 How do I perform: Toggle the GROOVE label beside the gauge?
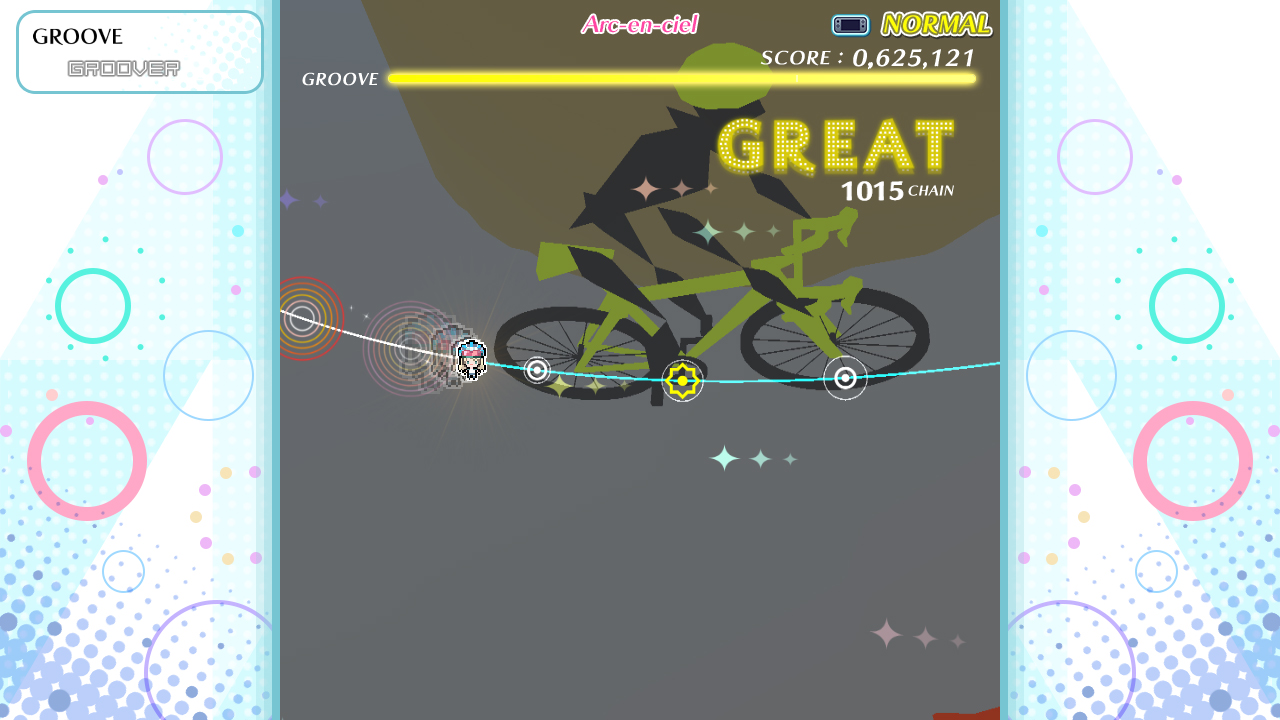click(339, 78)
